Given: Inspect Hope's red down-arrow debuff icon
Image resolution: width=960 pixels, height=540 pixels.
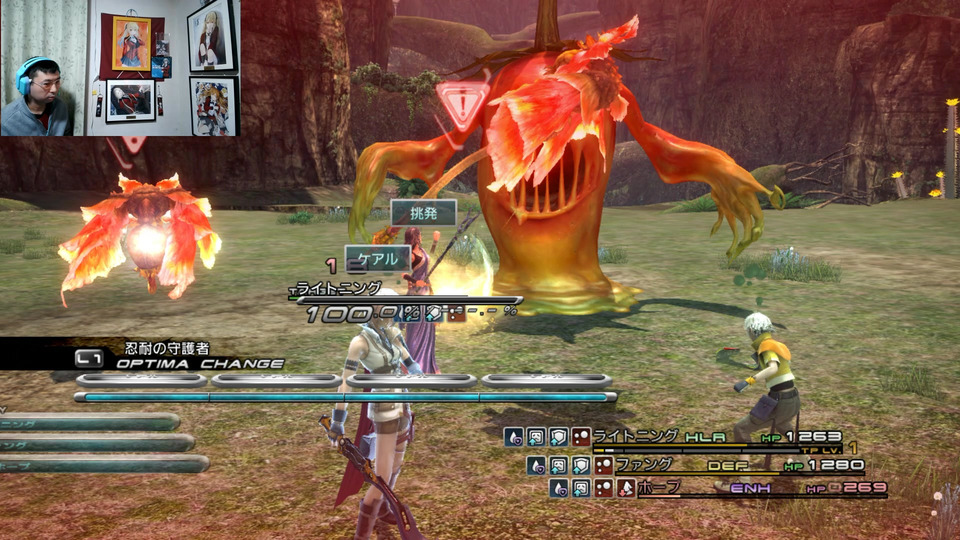Looking at the screenshot, I should click(x=625, y=488).
